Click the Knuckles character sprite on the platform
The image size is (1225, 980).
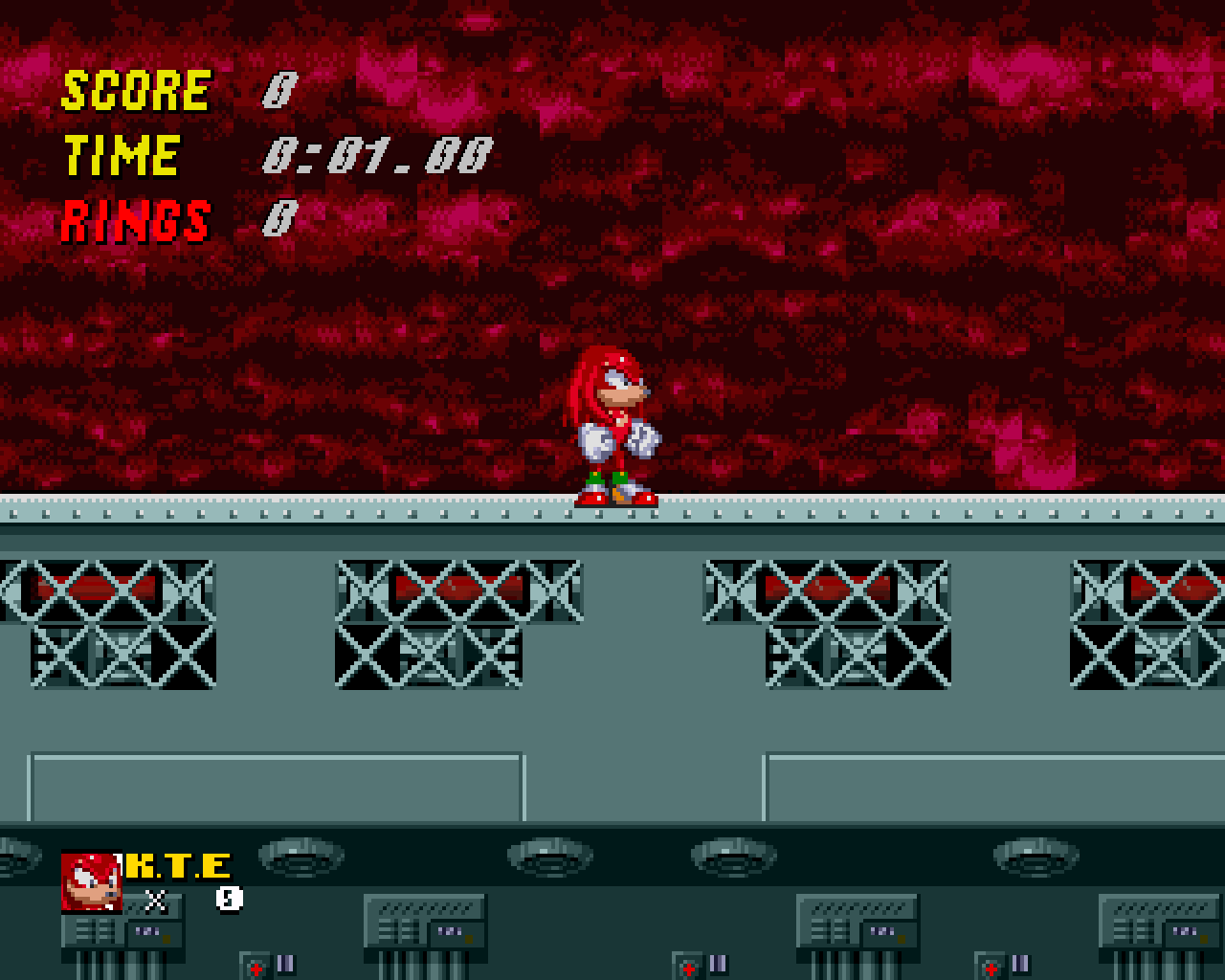[x=617, y=426]
